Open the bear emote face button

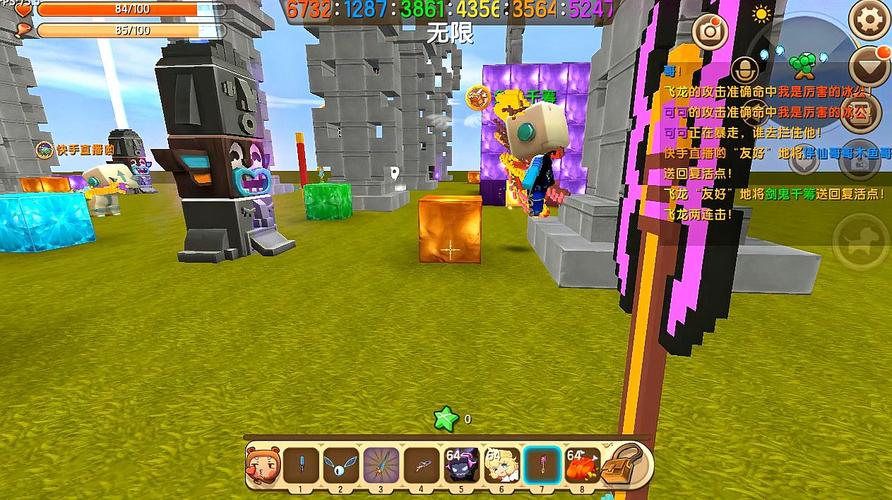pos(263,465)
